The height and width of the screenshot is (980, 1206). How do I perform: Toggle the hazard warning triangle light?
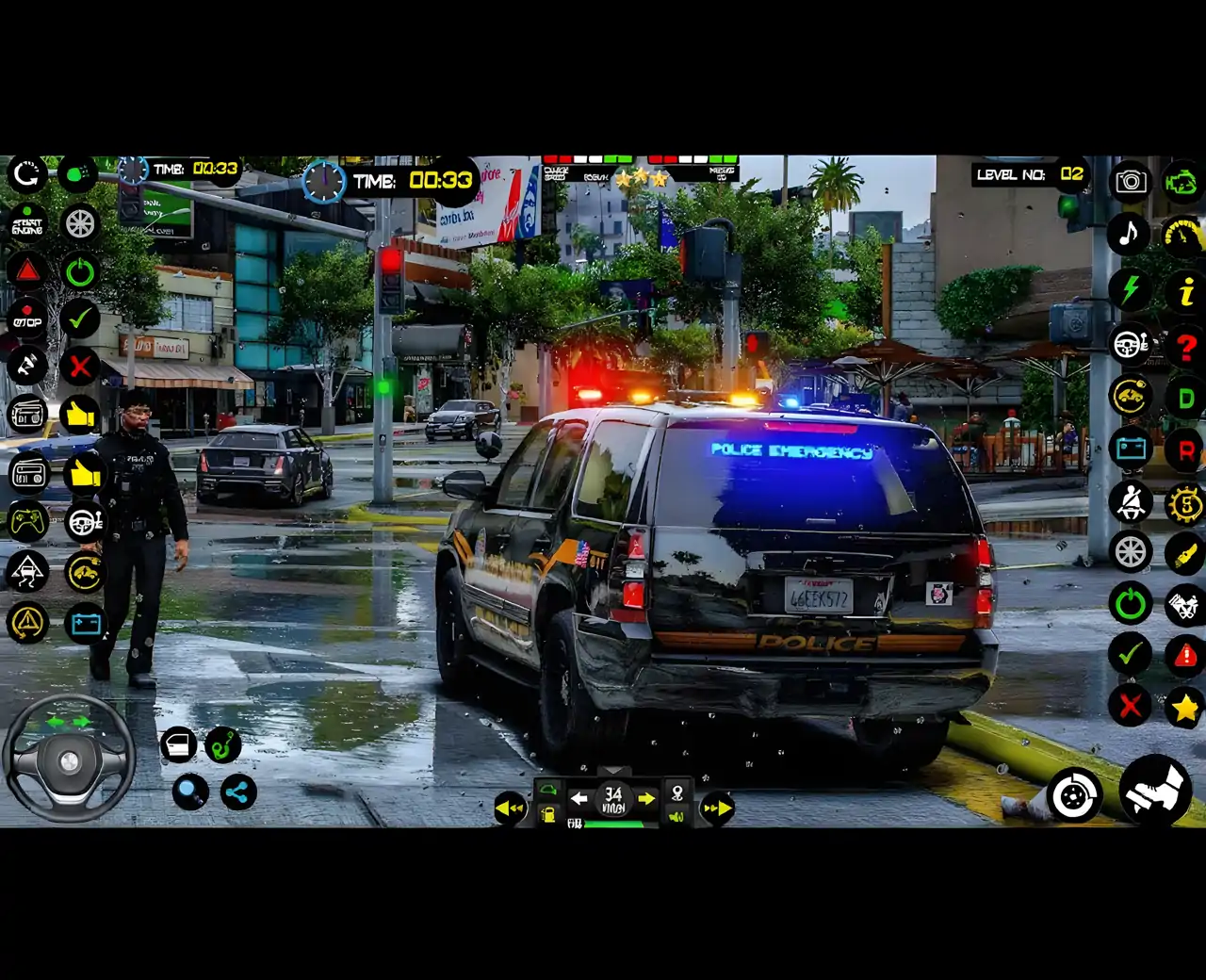pyautogui.click(x=26, y=271)
